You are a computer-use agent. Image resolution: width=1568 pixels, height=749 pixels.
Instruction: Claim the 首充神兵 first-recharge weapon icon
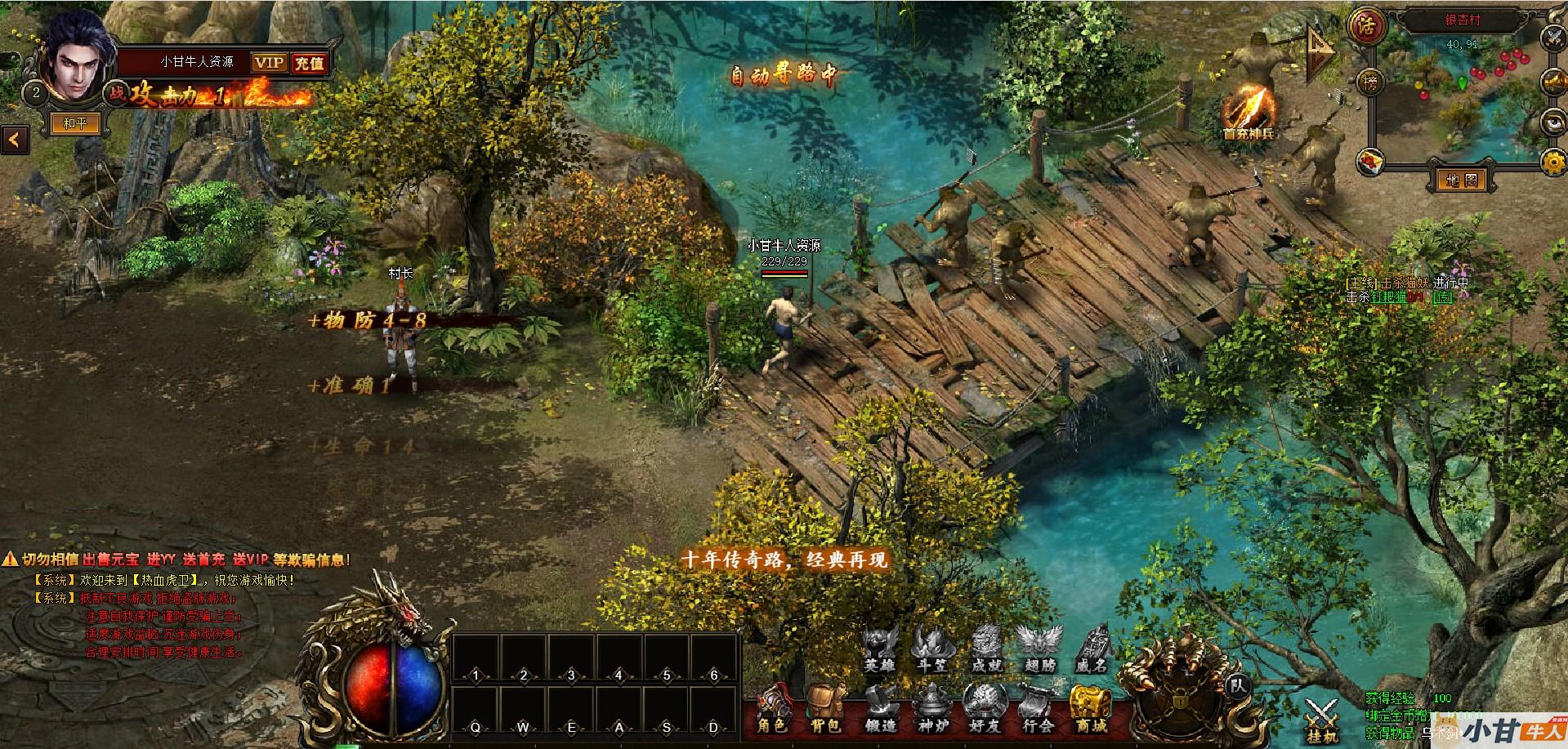pos(1249,110)
